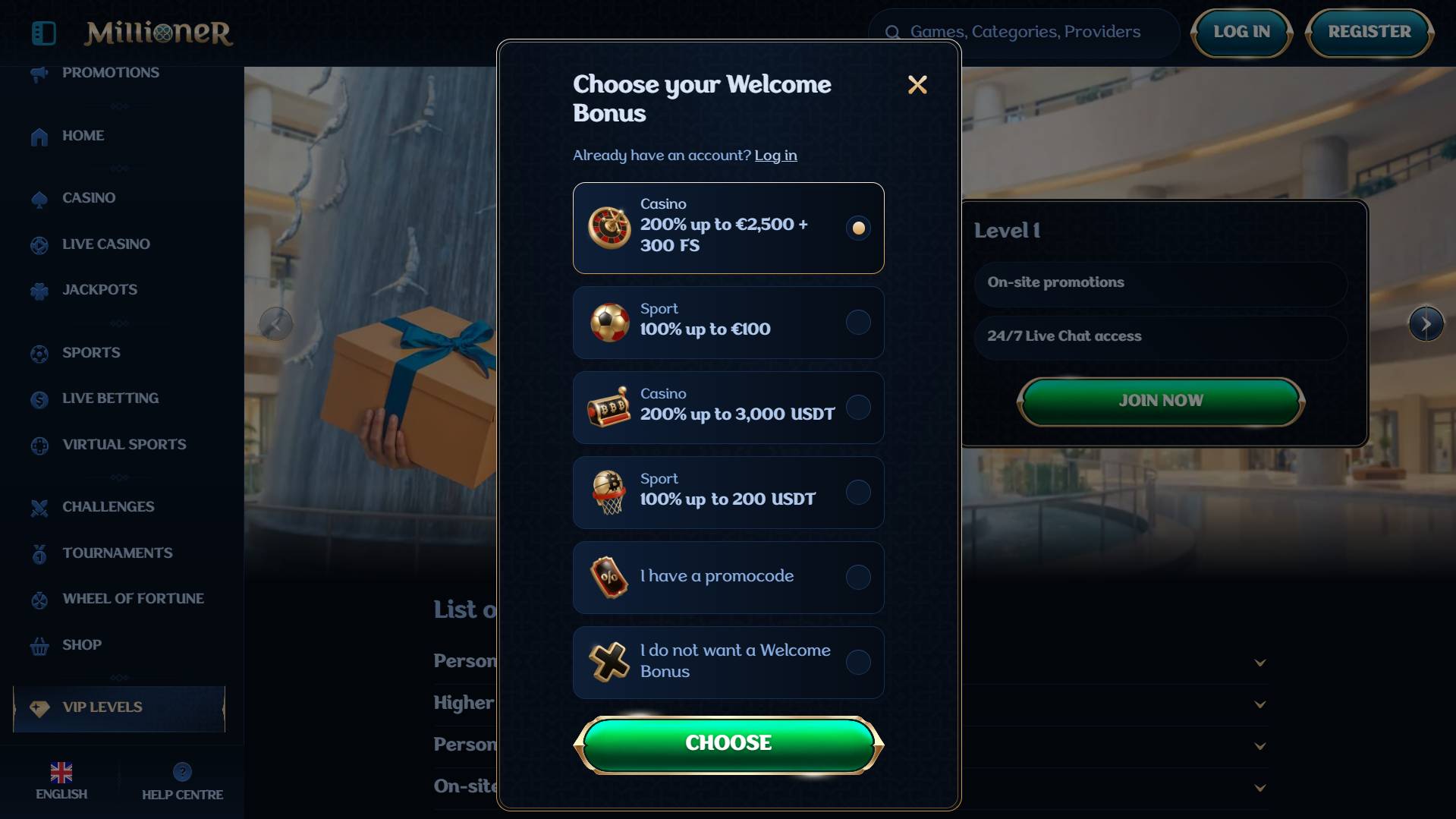Click the JOIN NOW button
1456x819 pixels.
click(x=1160, y=401)
